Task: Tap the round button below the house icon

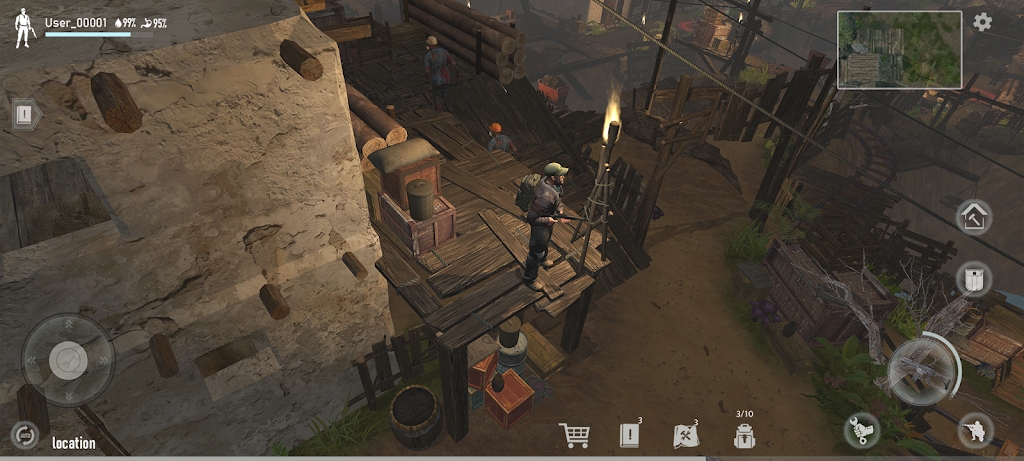Action: (x=973, y=279)
